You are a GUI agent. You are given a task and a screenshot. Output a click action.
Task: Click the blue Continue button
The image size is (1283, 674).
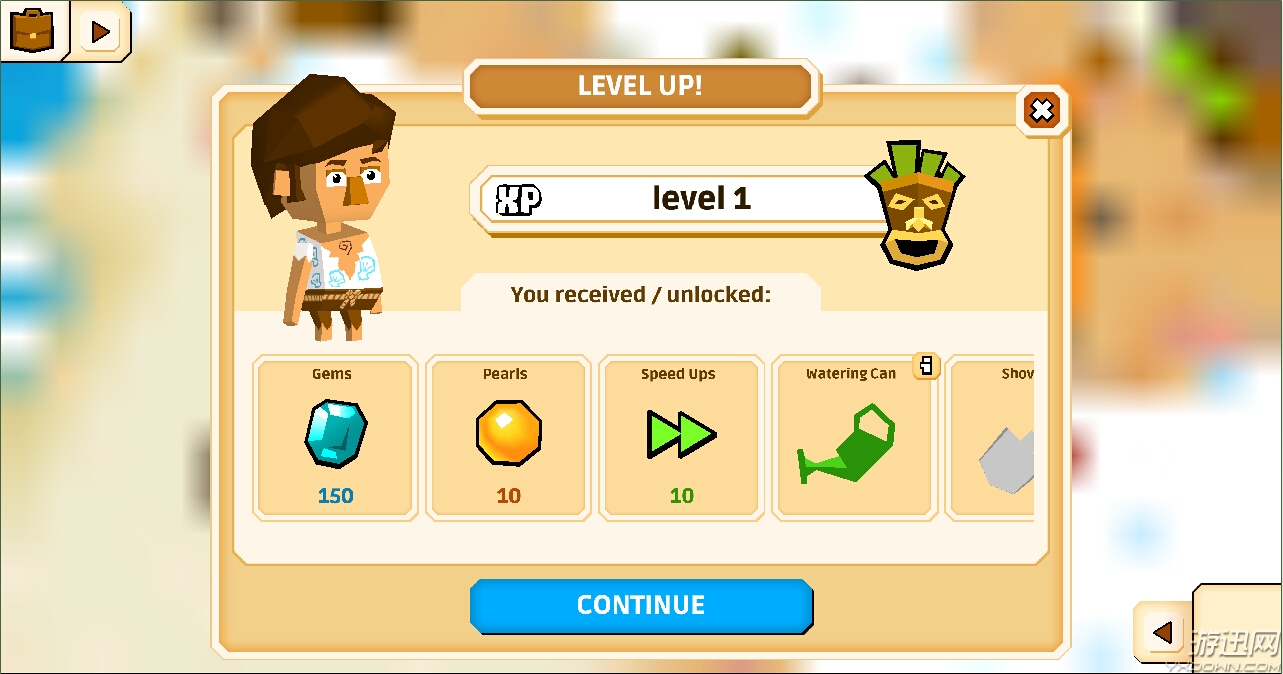(x=641, y=605)
